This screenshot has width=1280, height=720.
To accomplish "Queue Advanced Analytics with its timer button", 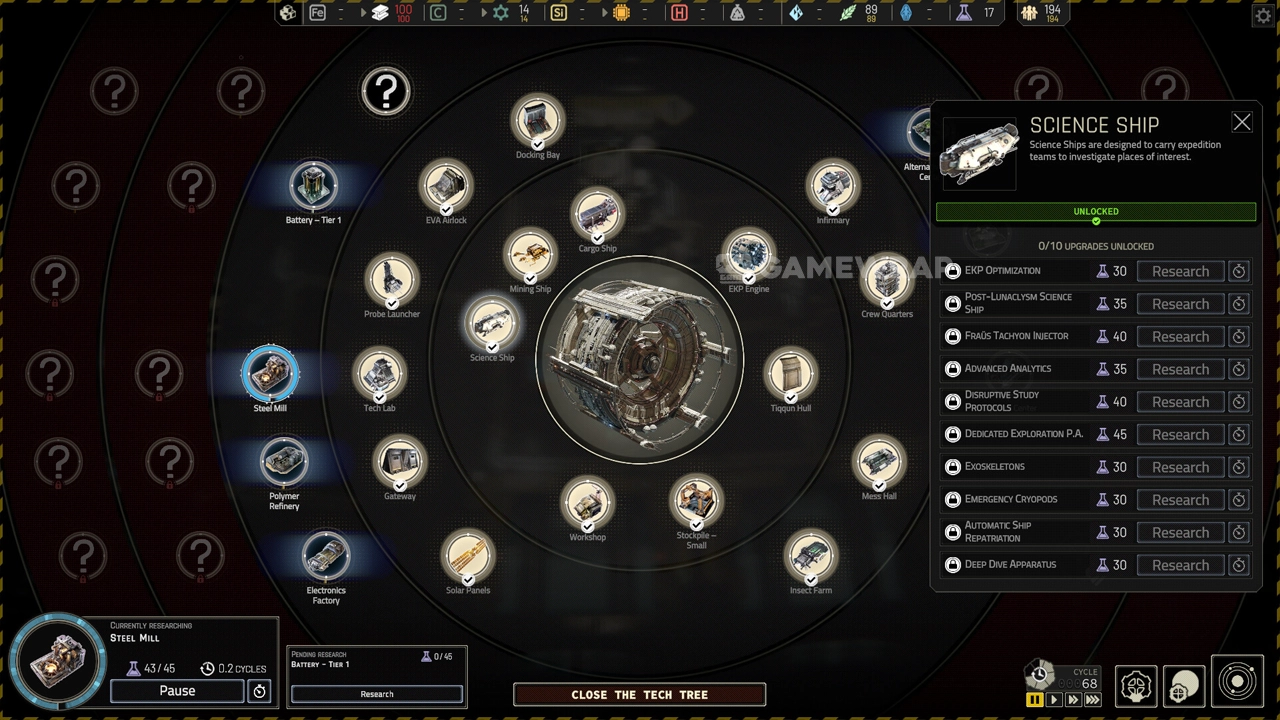I will (x=1238, y=369).
